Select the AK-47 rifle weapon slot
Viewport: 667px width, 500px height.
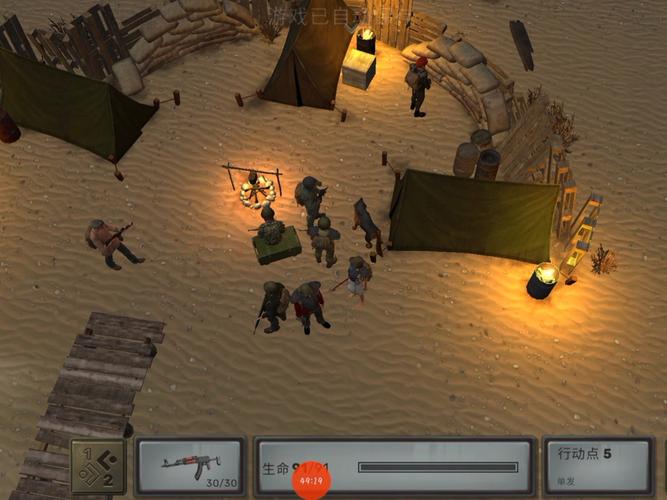pos(190,466)
